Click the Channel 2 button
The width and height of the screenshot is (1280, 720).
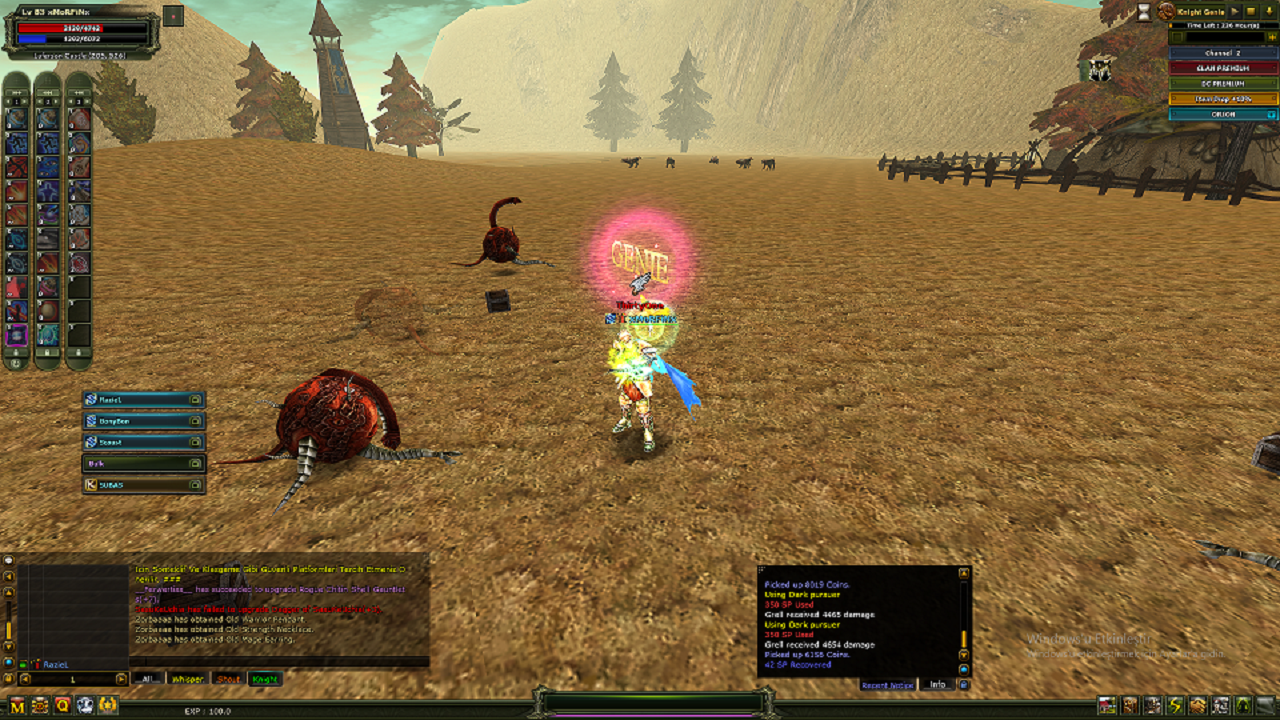[1223, 53]
